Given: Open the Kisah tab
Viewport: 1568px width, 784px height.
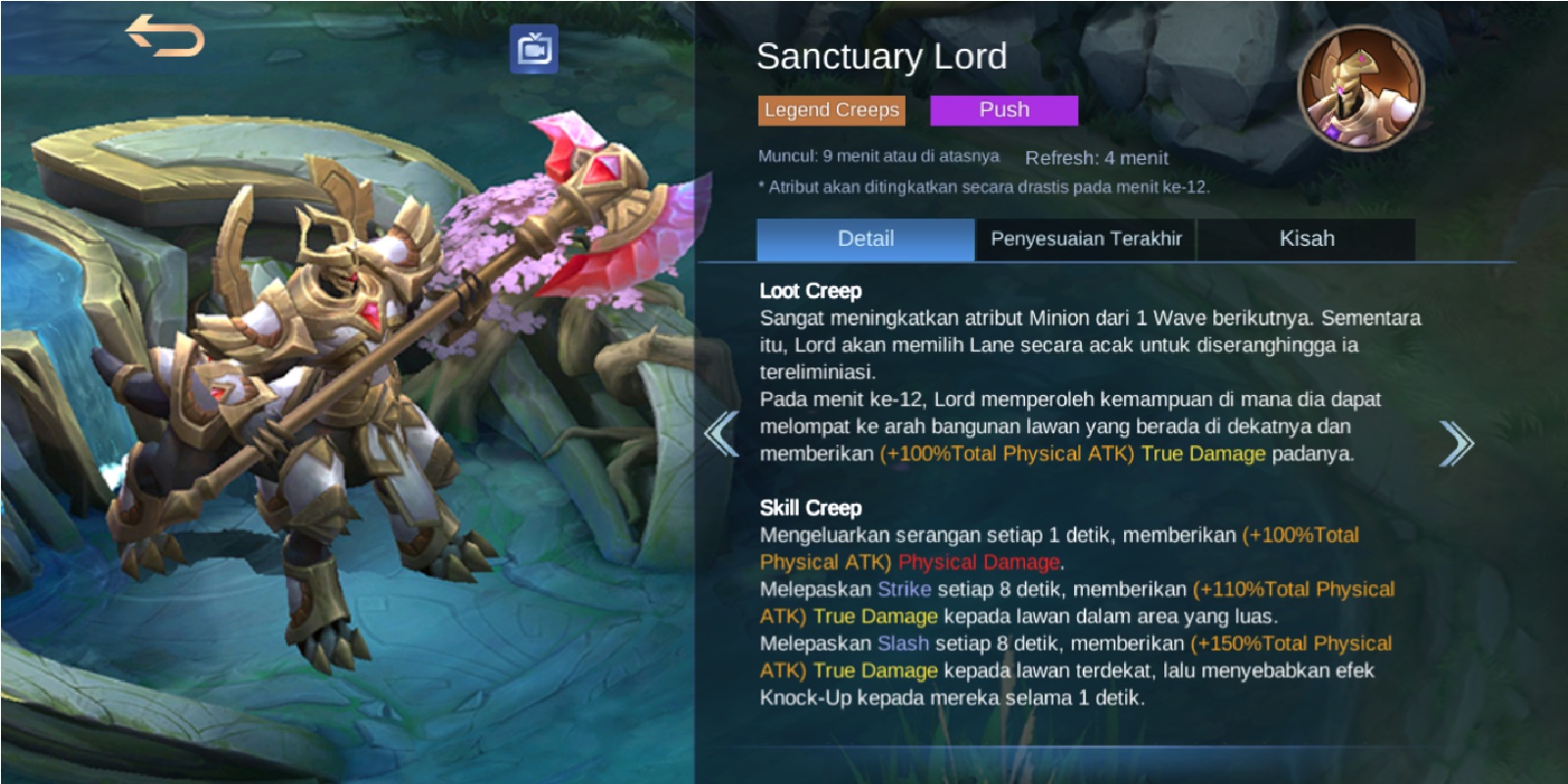Looking at the screenshot, I should tap(1307, 238).
